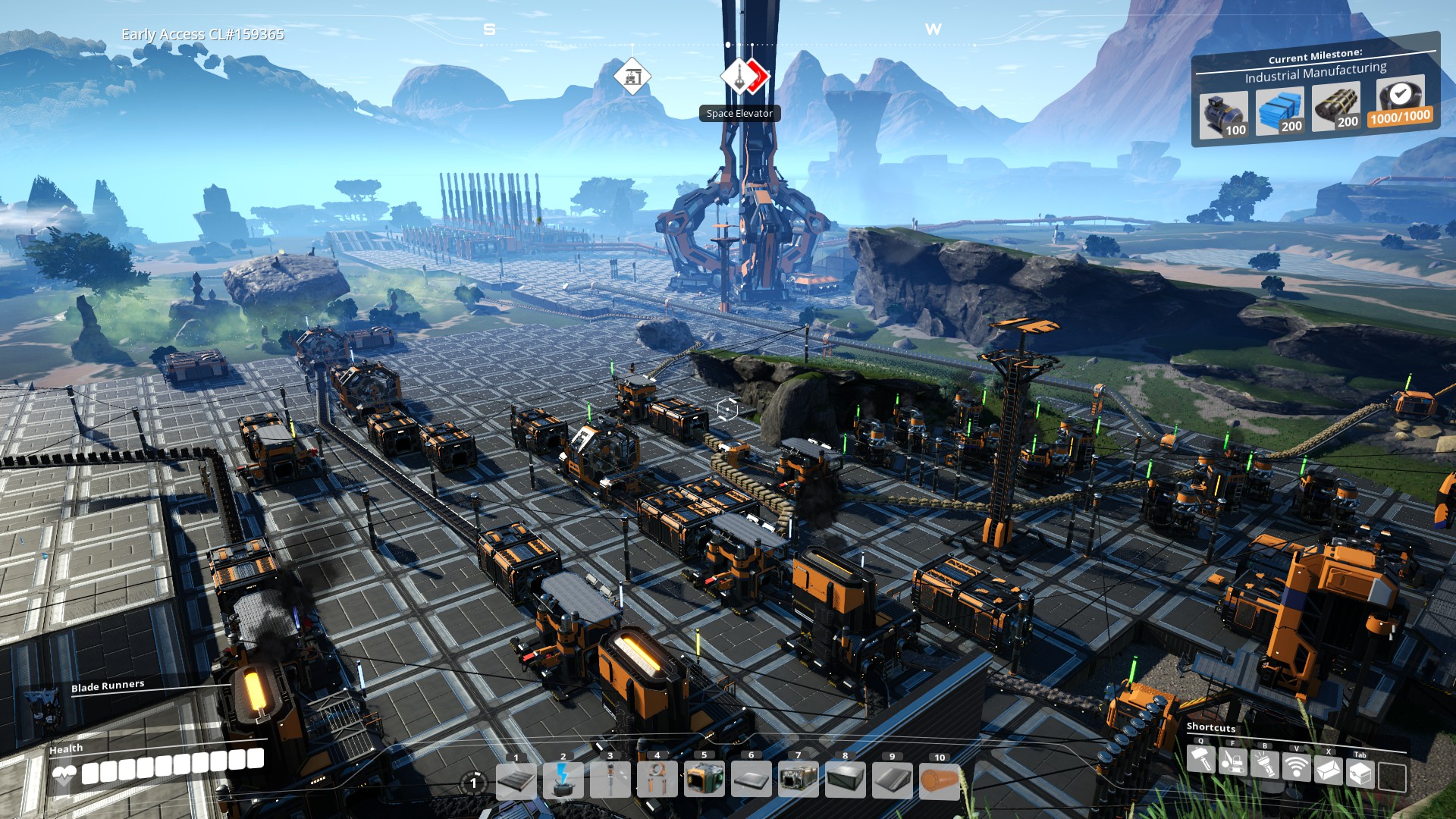Select the dark wall block in slot 8

point(846,779)
